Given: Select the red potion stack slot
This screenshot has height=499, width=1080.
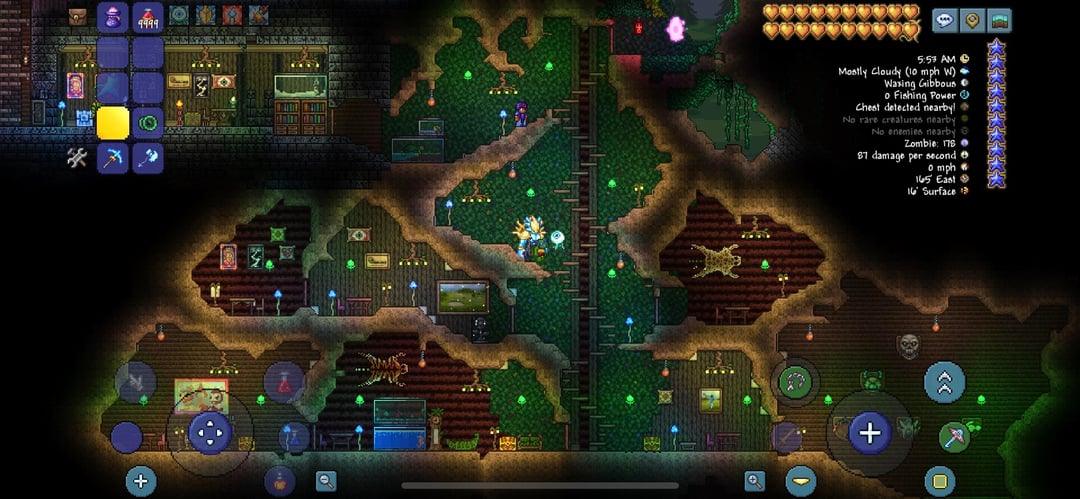Looking at the screenshot, I should click(x=148, y=17).
